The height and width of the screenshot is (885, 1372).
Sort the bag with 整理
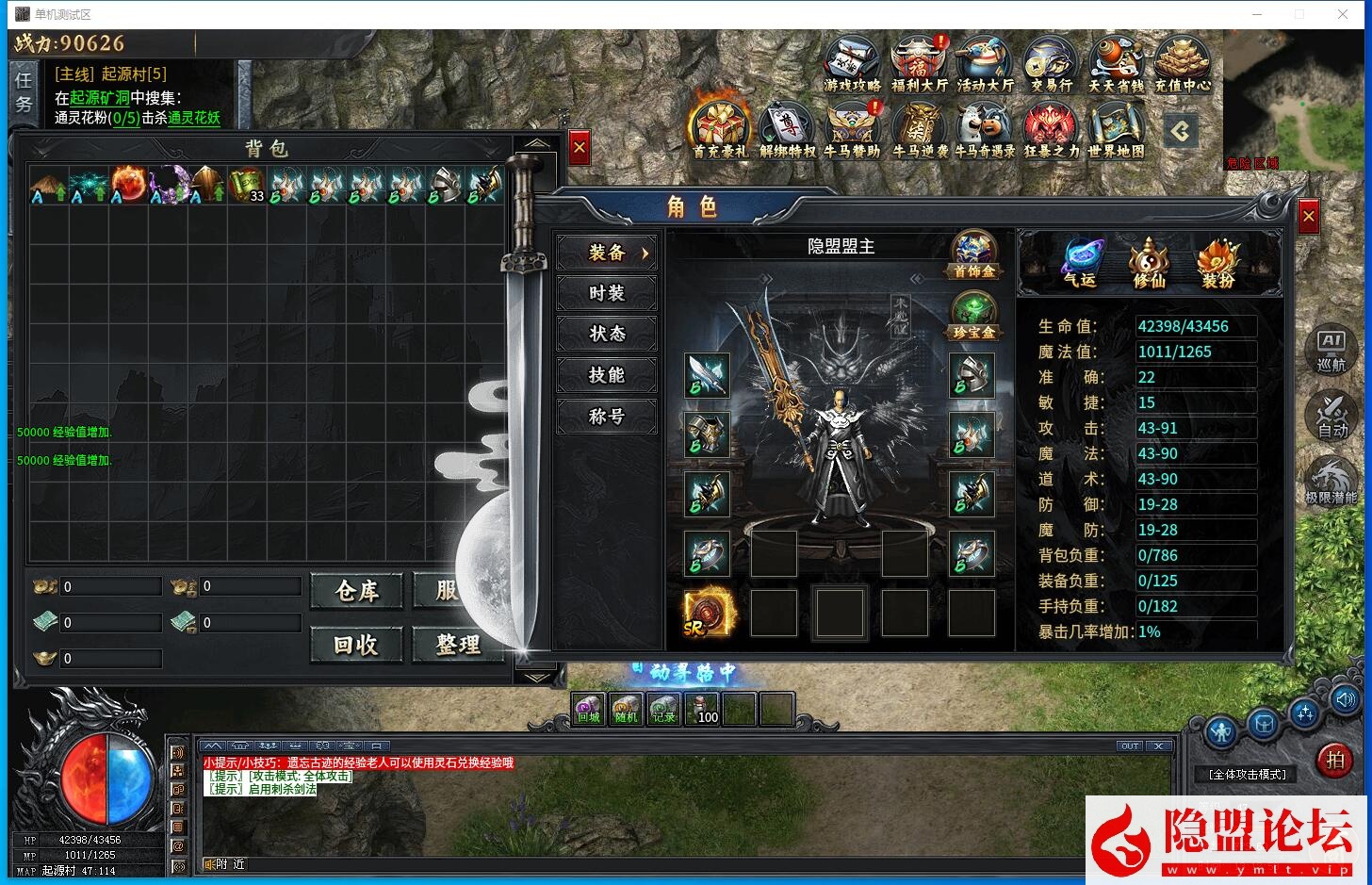(458, 645)
